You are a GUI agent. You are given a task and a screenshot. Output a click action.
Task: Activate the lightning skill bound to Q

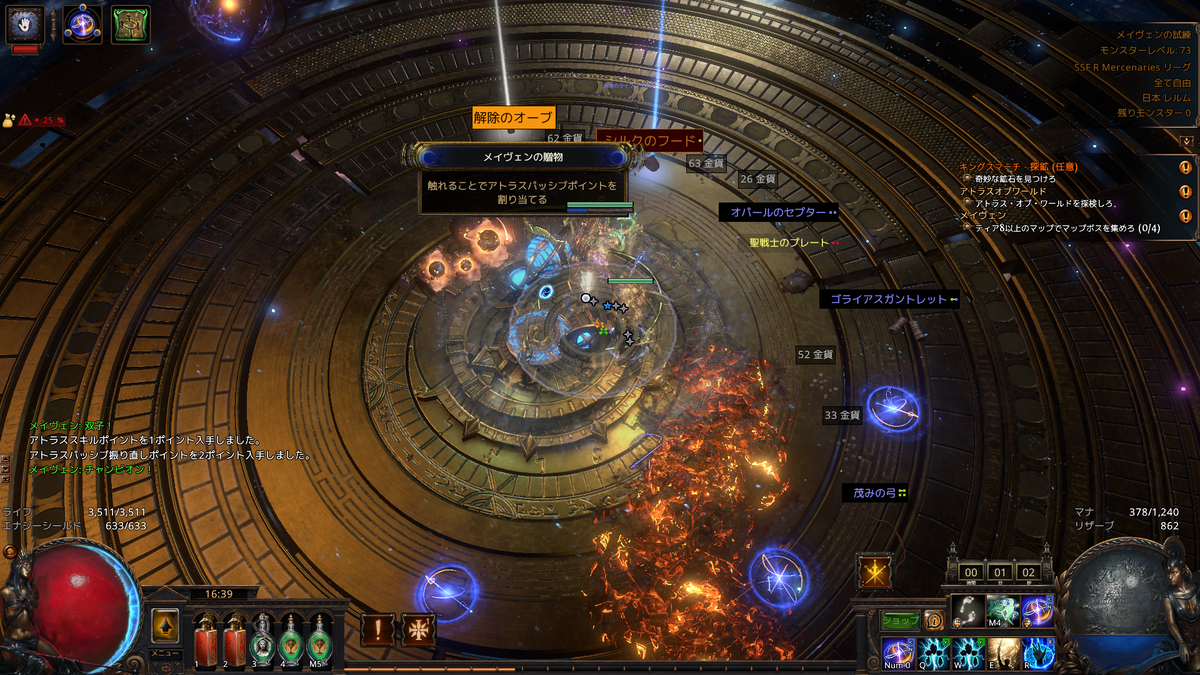pyautogui.click(x=934, y=653)
